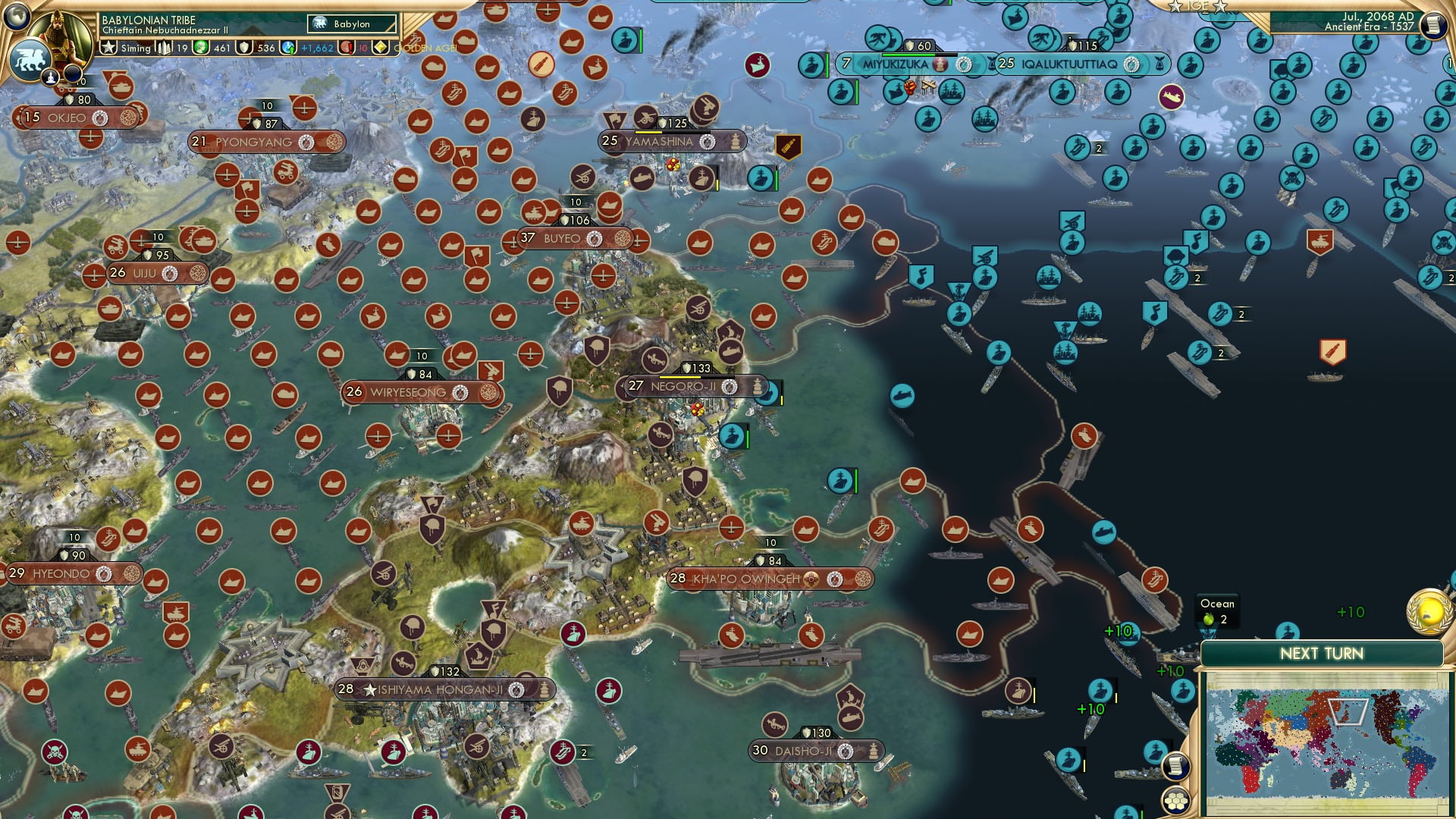Open the Civilopedia scroll icon top right

1432,26
